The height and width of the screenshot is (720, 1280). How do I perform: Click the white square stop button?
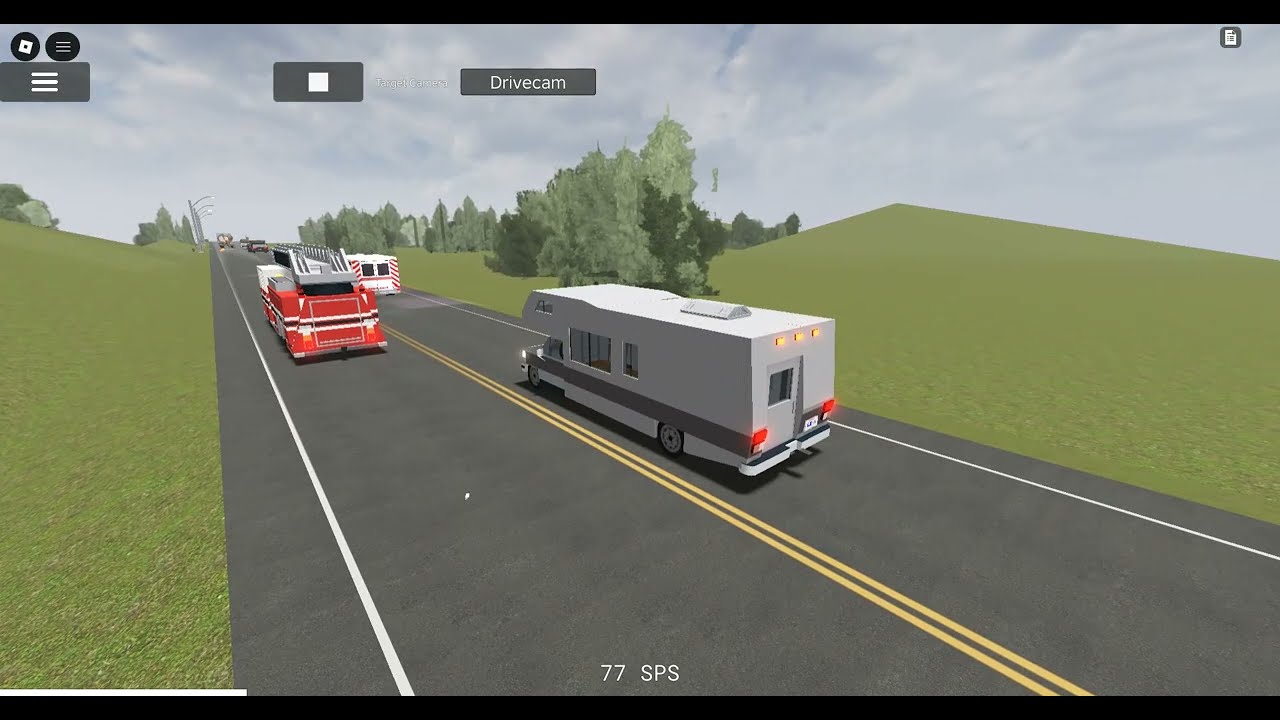pyautogui.click(x=318, y=82)
